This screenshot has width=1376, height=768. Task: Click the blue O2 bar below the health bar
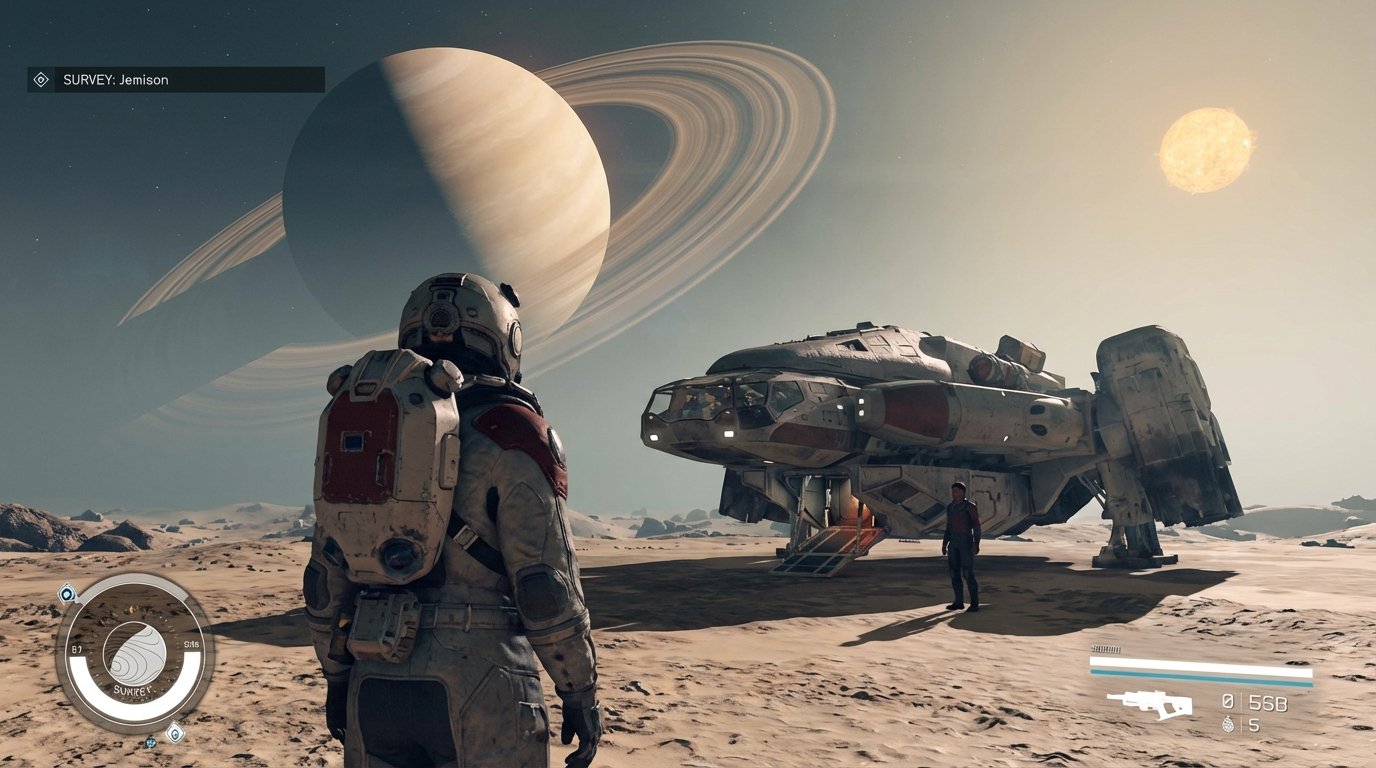(1200, 674)
